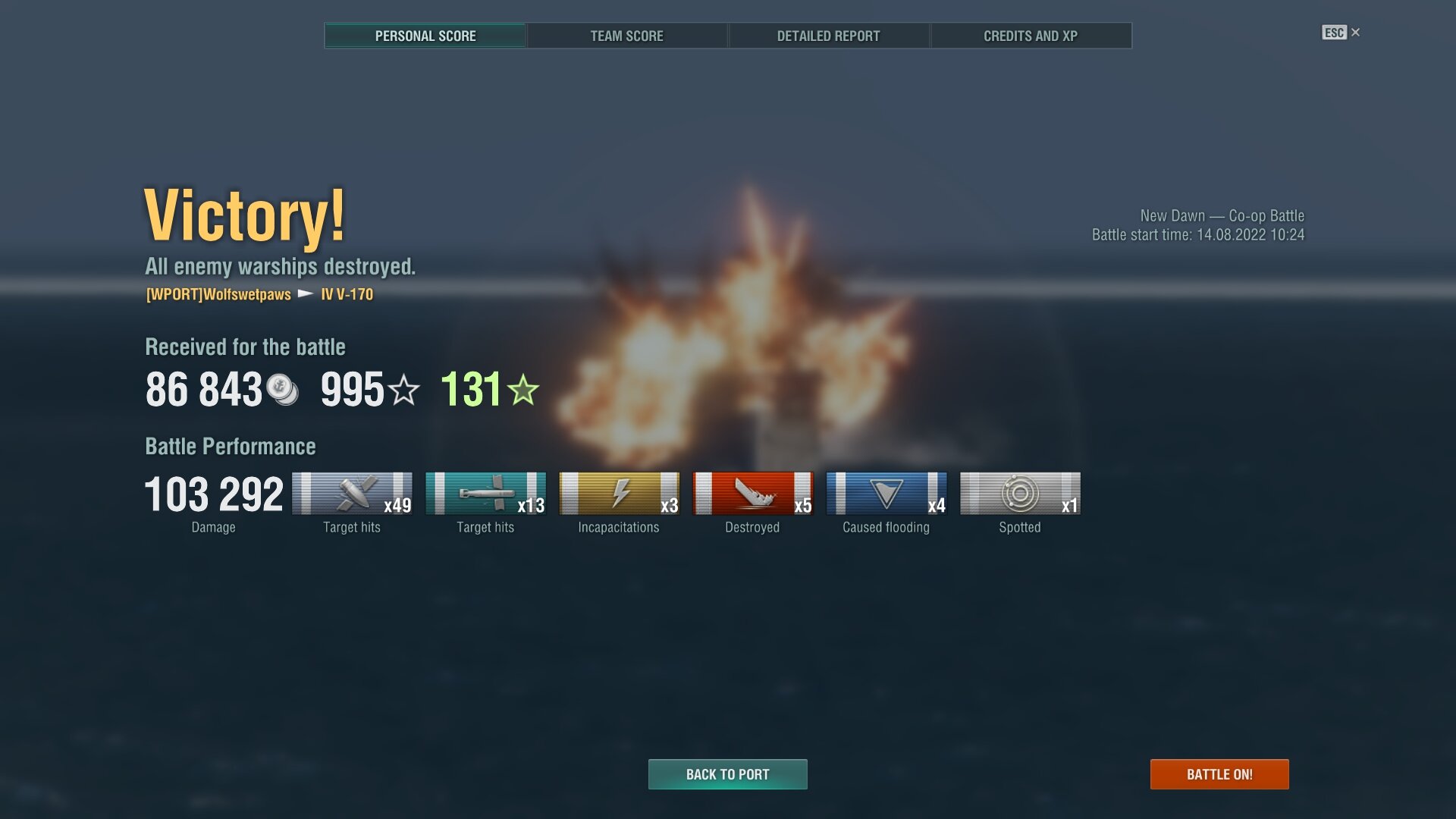The image size is (1456, 819).
Task: Click the Back to Port button
Action: [727, 774]
